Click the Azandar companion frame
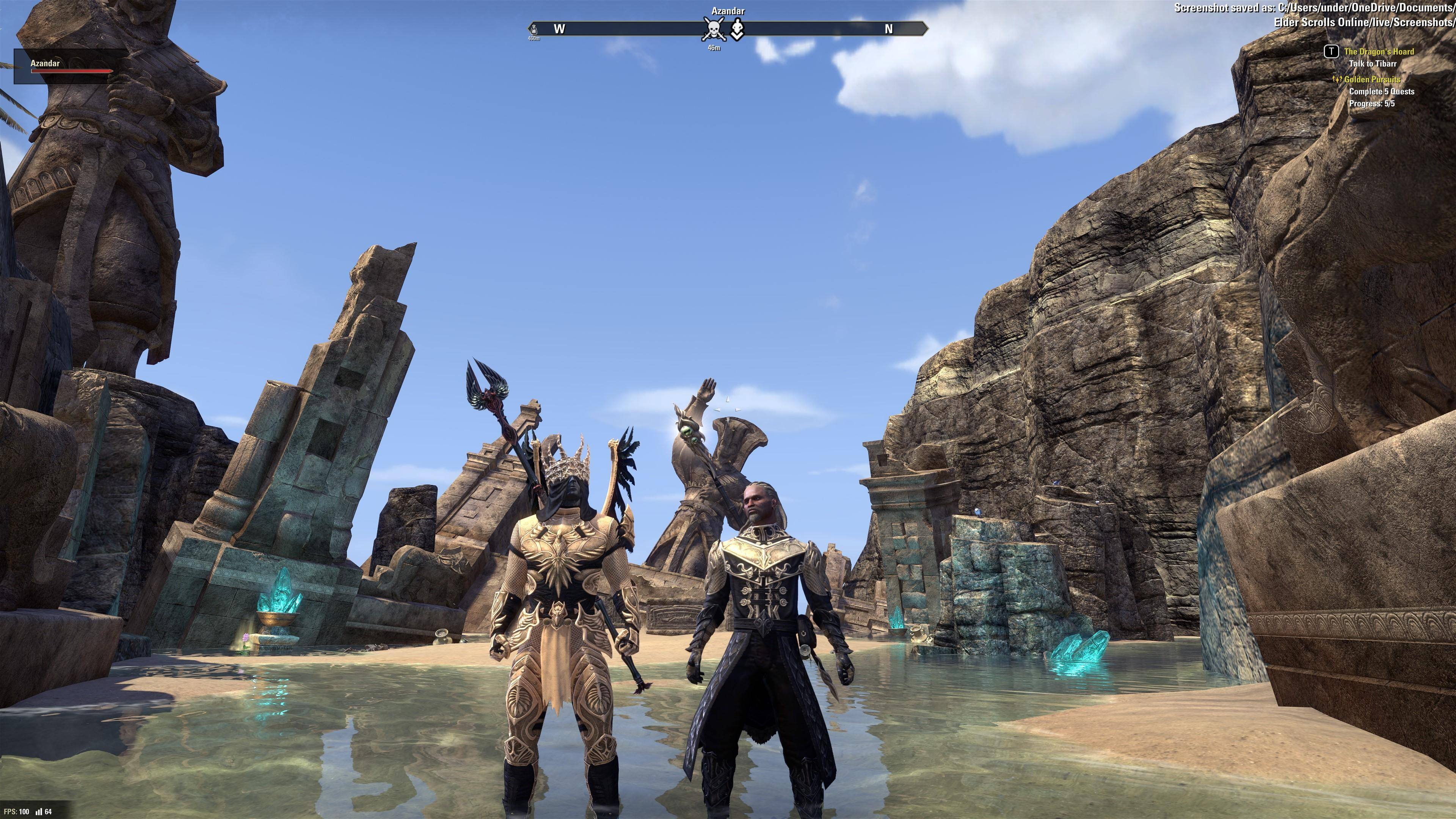Viewport: 1456px width, 819px height. tap(70, 66)
